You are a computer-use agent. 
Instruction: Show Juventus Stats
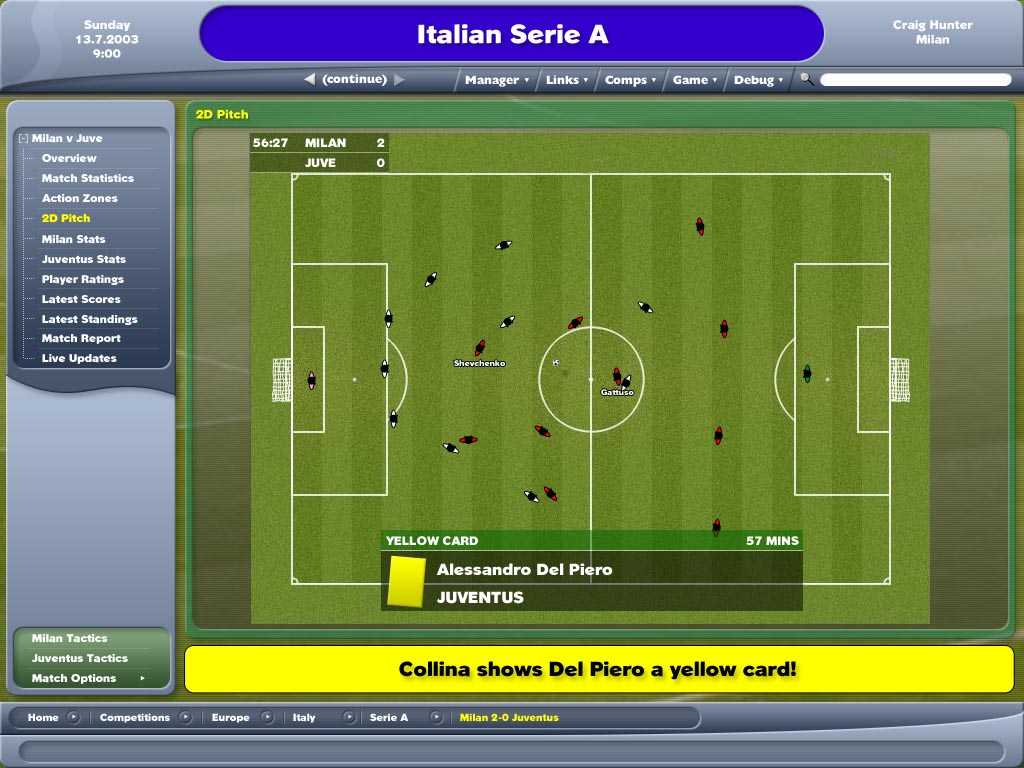tap(83, 259)
